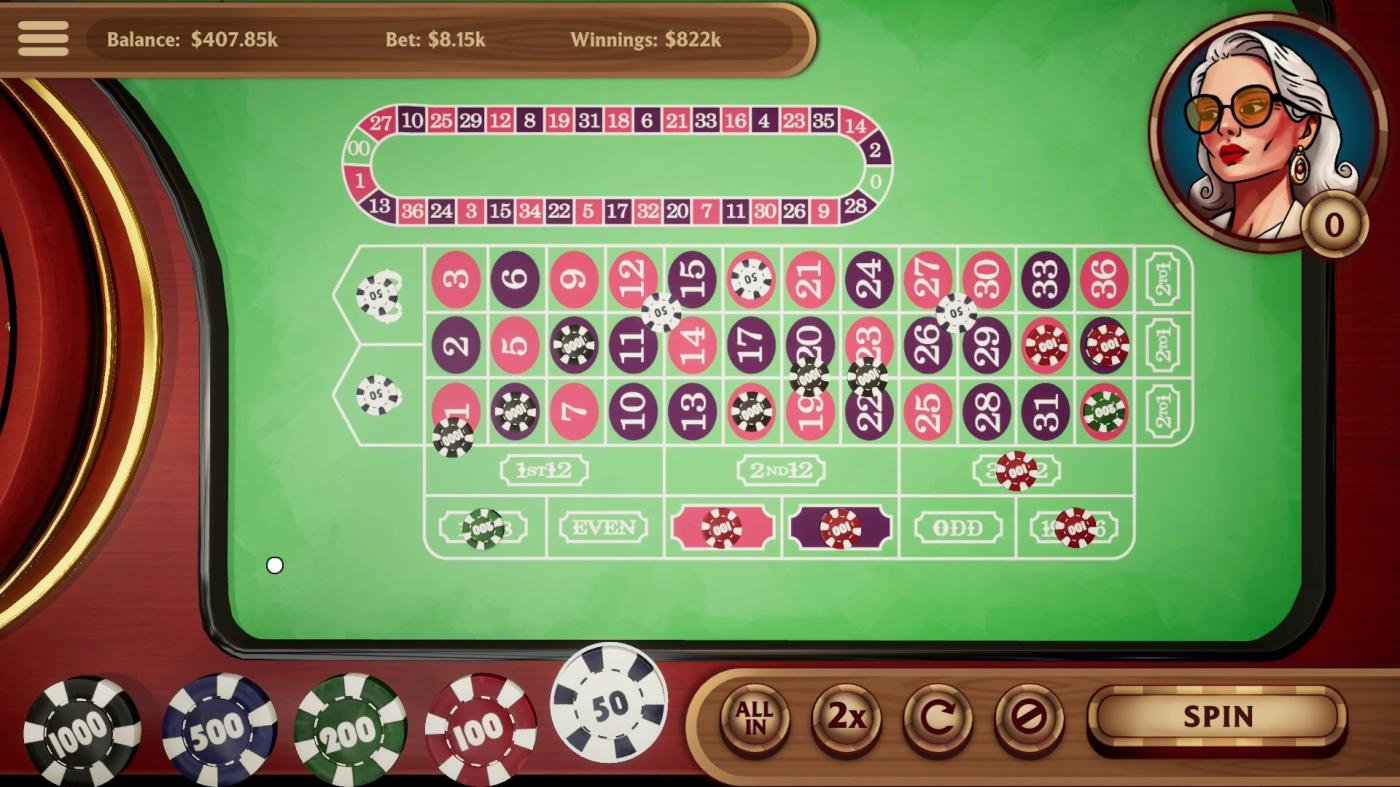Bet on the bottom 2to1 column
The height and width of the screenshot is (787, 1400).
[1165, 411]
